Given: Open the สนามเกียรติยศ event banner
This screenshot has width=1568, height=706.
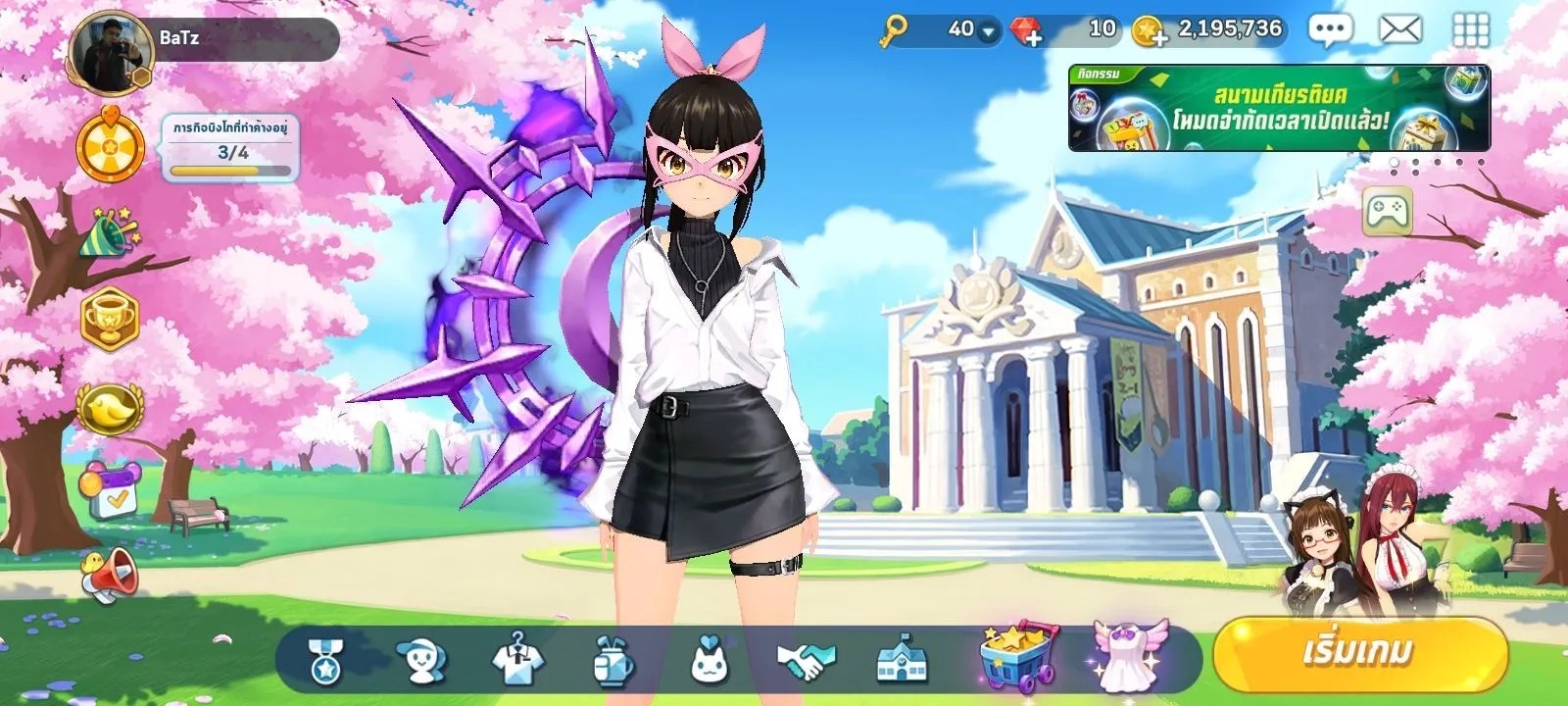Looking at the screenshot, I should 1278,109.
